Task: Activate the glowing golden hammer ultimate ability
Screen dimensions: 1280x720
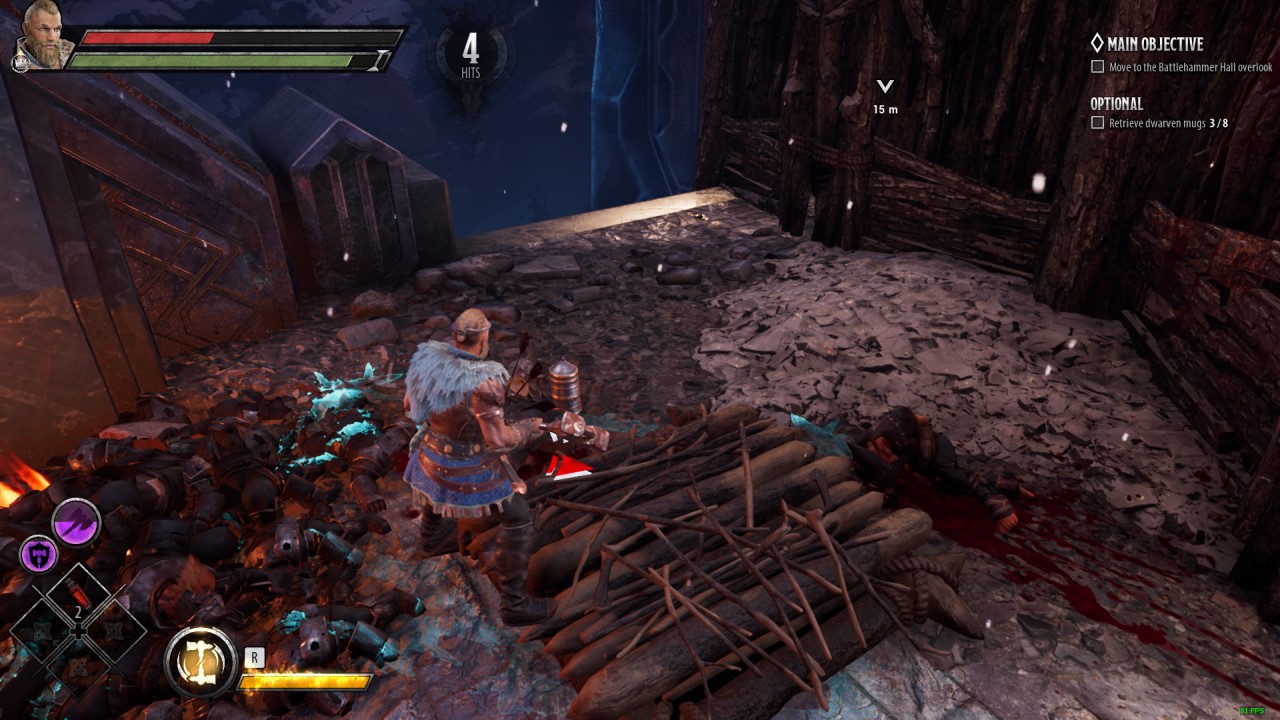Action: 200,662
